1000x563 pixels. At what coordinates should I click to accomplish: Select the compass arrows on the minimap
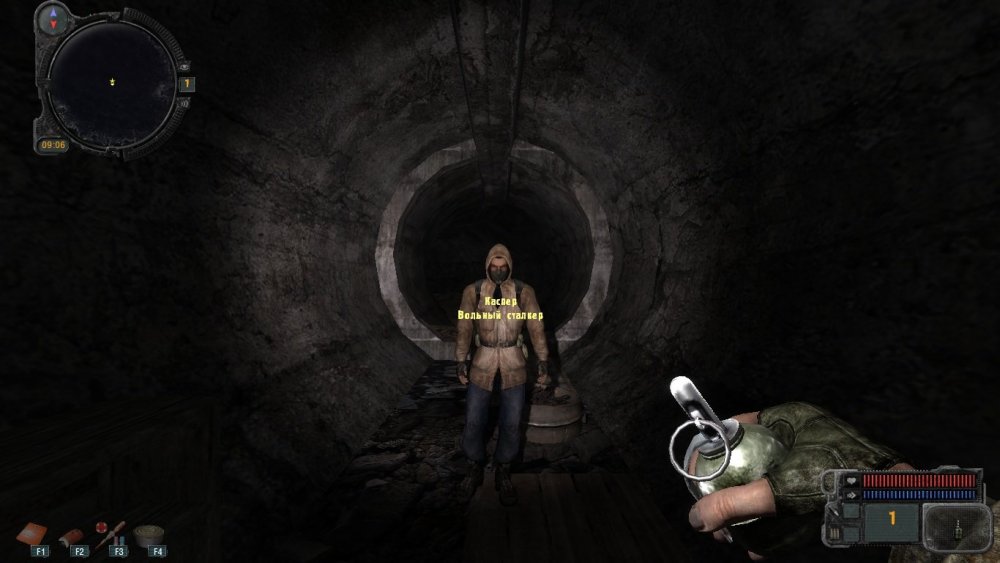pyautogui.click(x=53, y=16)
